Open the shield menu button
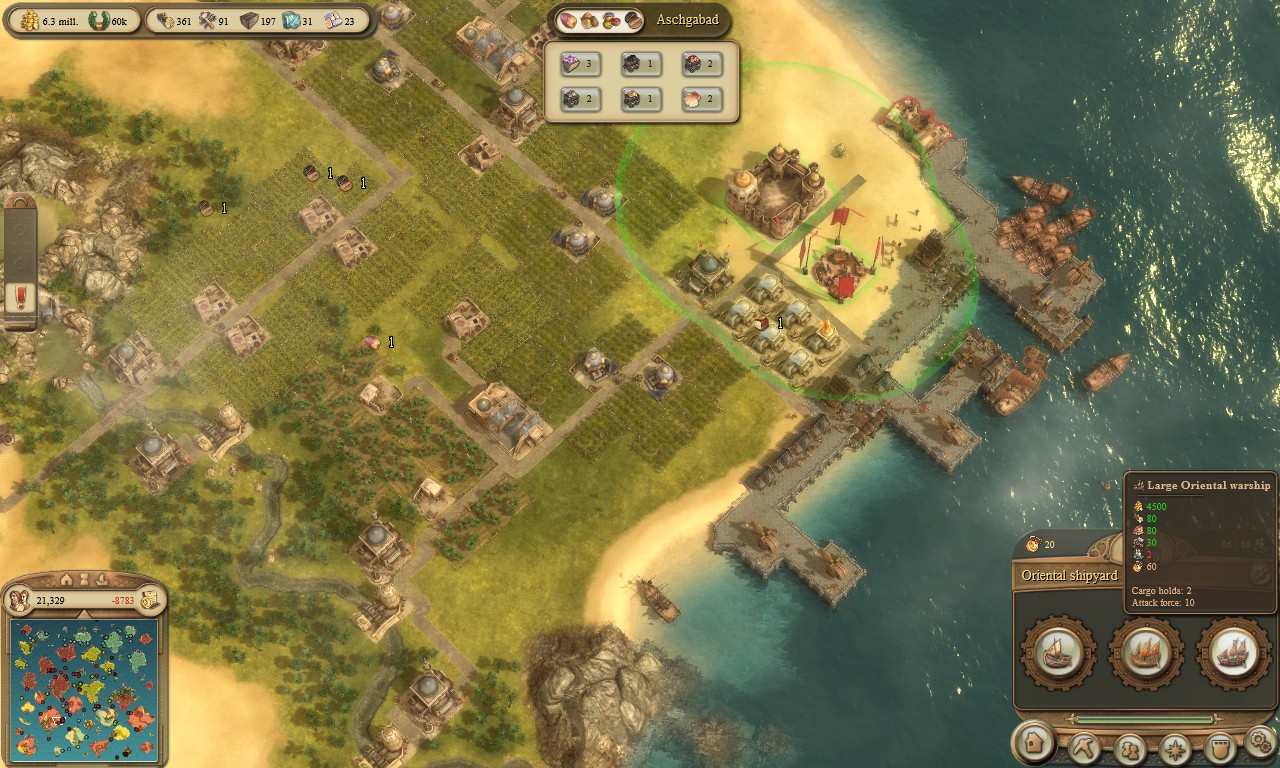This screenshot has height=768, width=1280. (1218, 747)
